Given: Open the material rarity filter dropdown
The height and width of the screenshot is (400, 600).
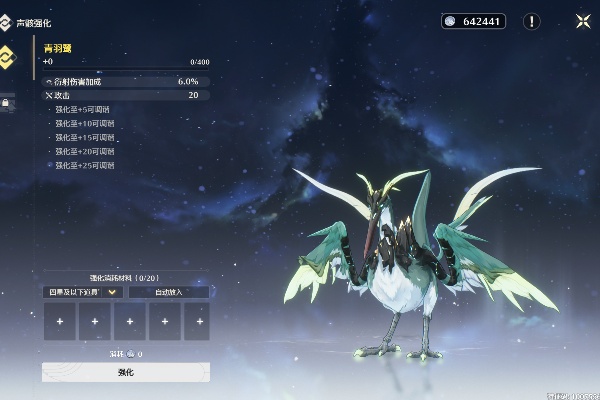Looking at the screenshot, I should tap(84, 292).
